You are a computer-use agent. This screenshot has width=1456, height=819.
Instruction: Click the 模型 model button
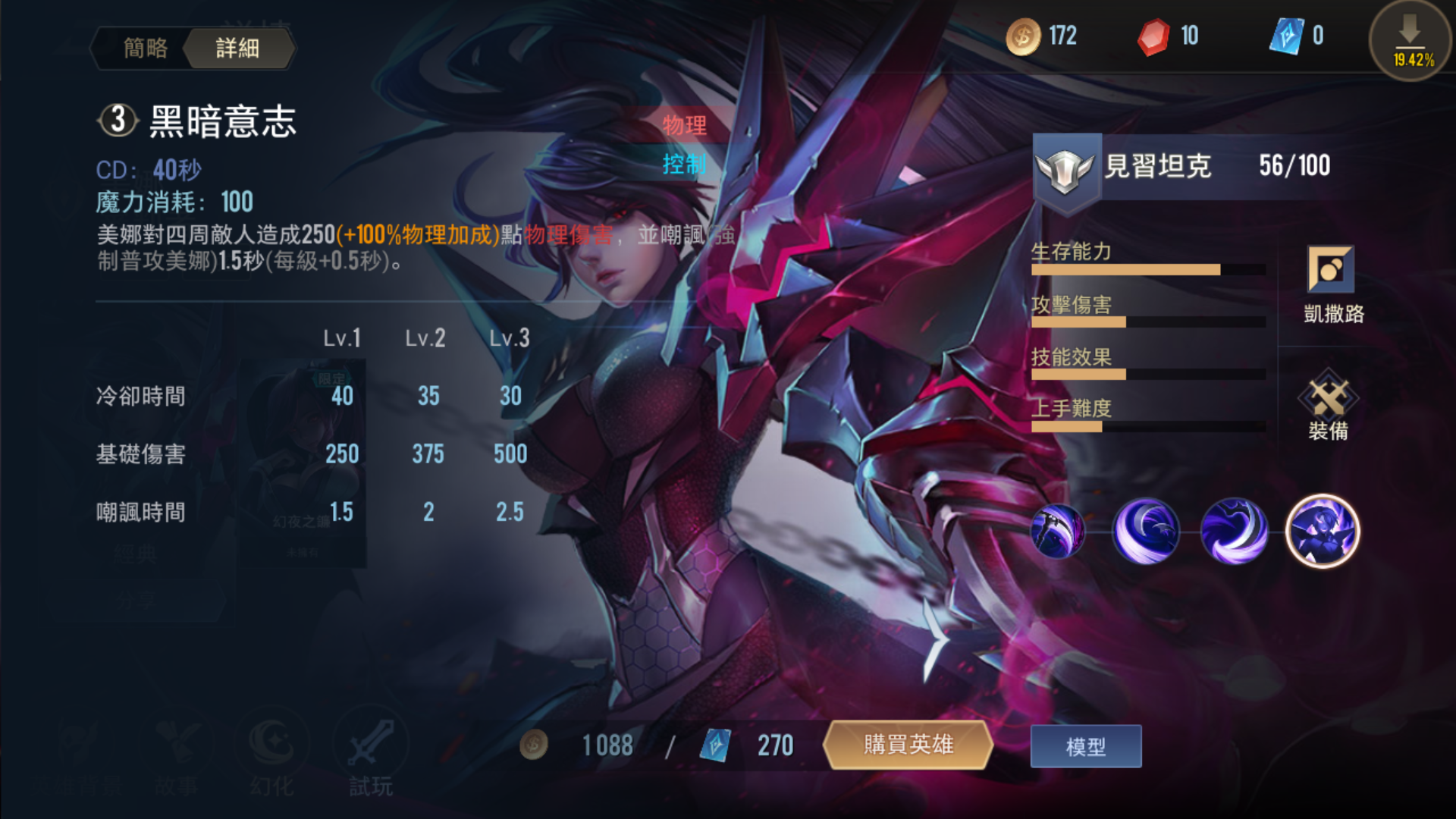1085,746
